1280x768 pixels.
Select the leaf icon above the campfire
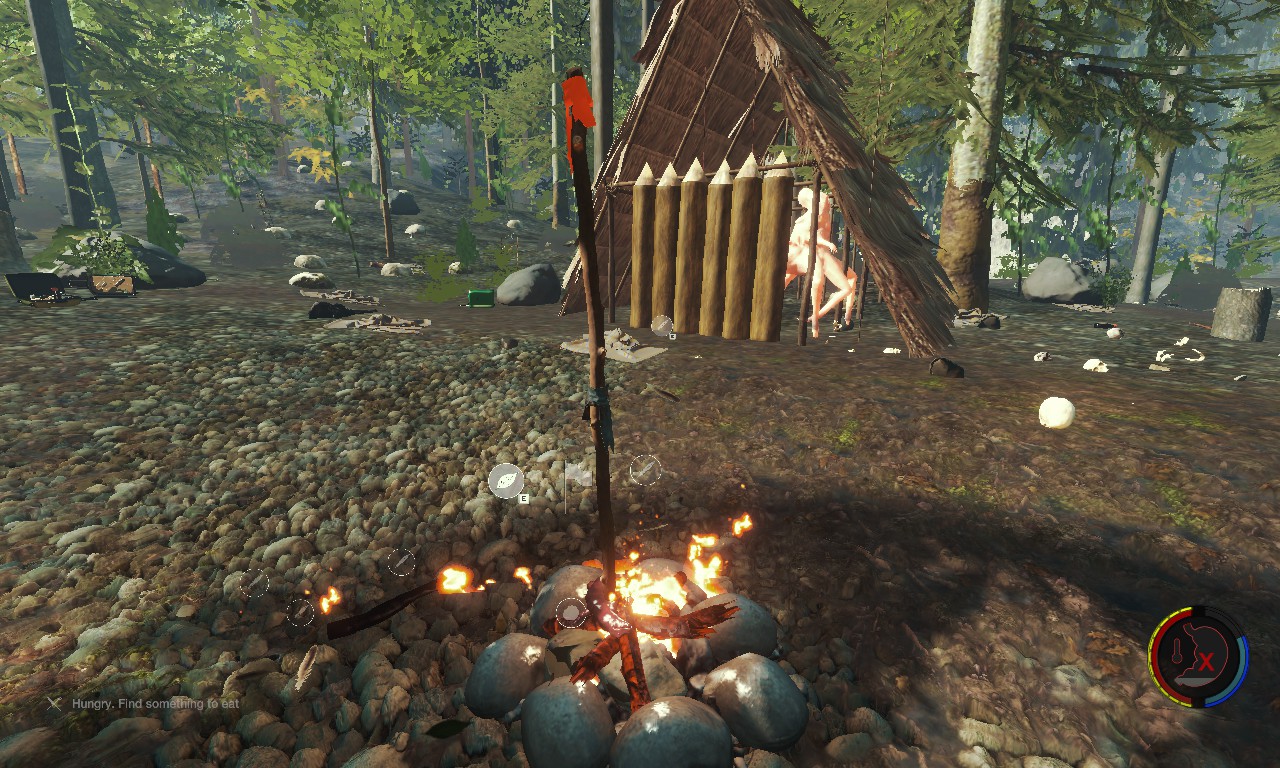coord(506,481)
